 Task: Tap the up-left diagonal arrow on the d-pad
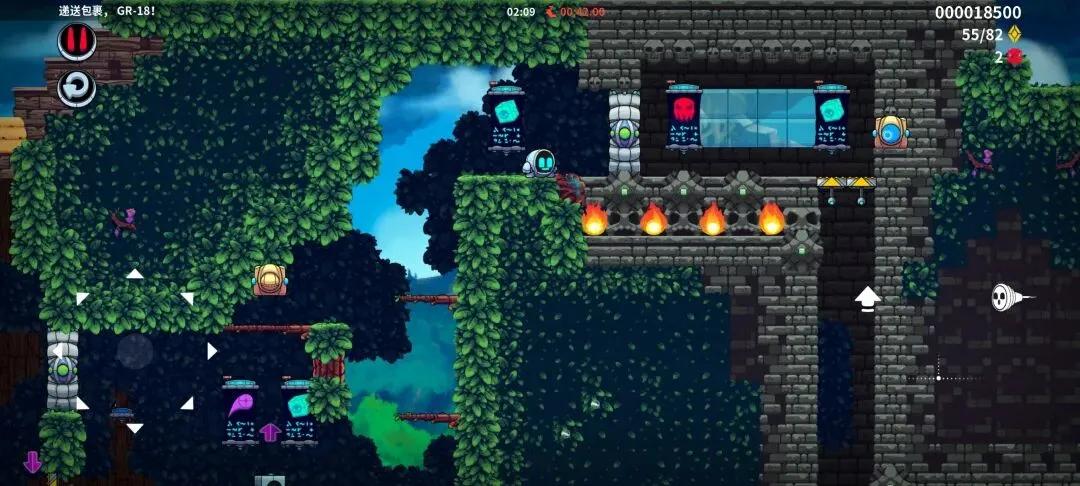[82, 298]
